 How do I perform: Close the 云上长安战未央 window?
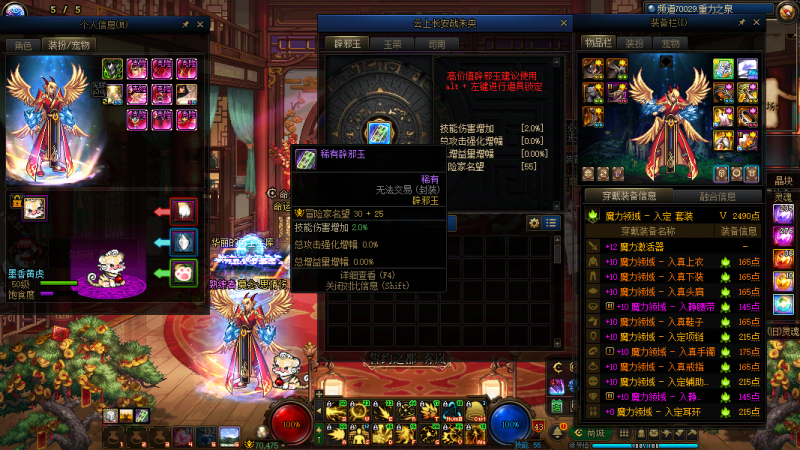(x=565, y=22)
